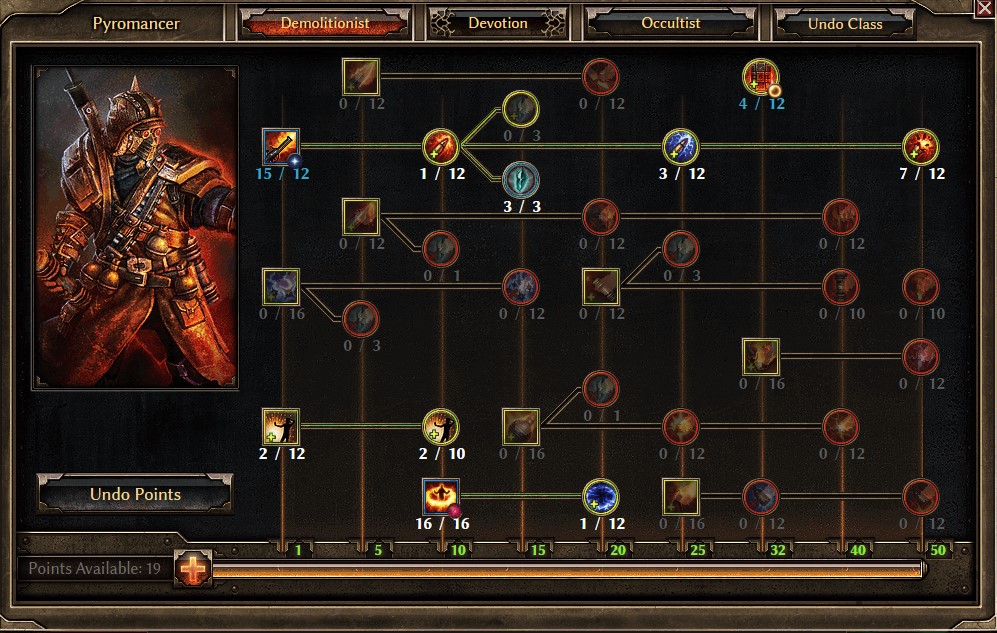Click the Undo Points button
Viewport: 997px width, 633px height.
point(135,494)
